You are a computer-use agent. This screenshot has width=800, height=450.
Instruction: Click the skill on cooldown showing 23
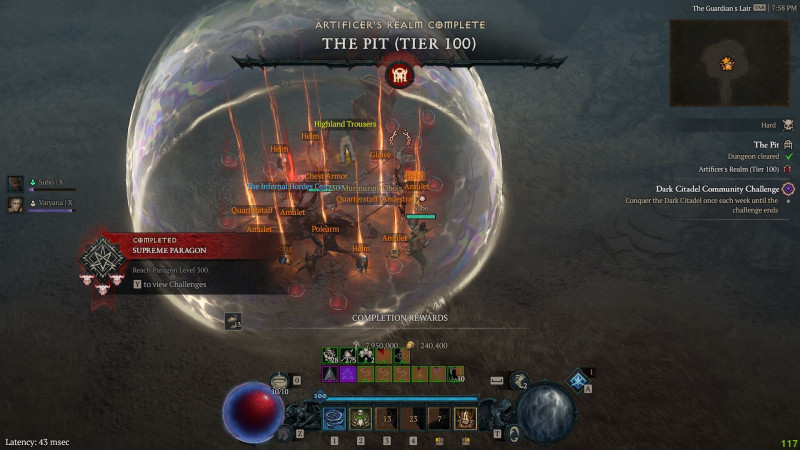tap(412, 419)
